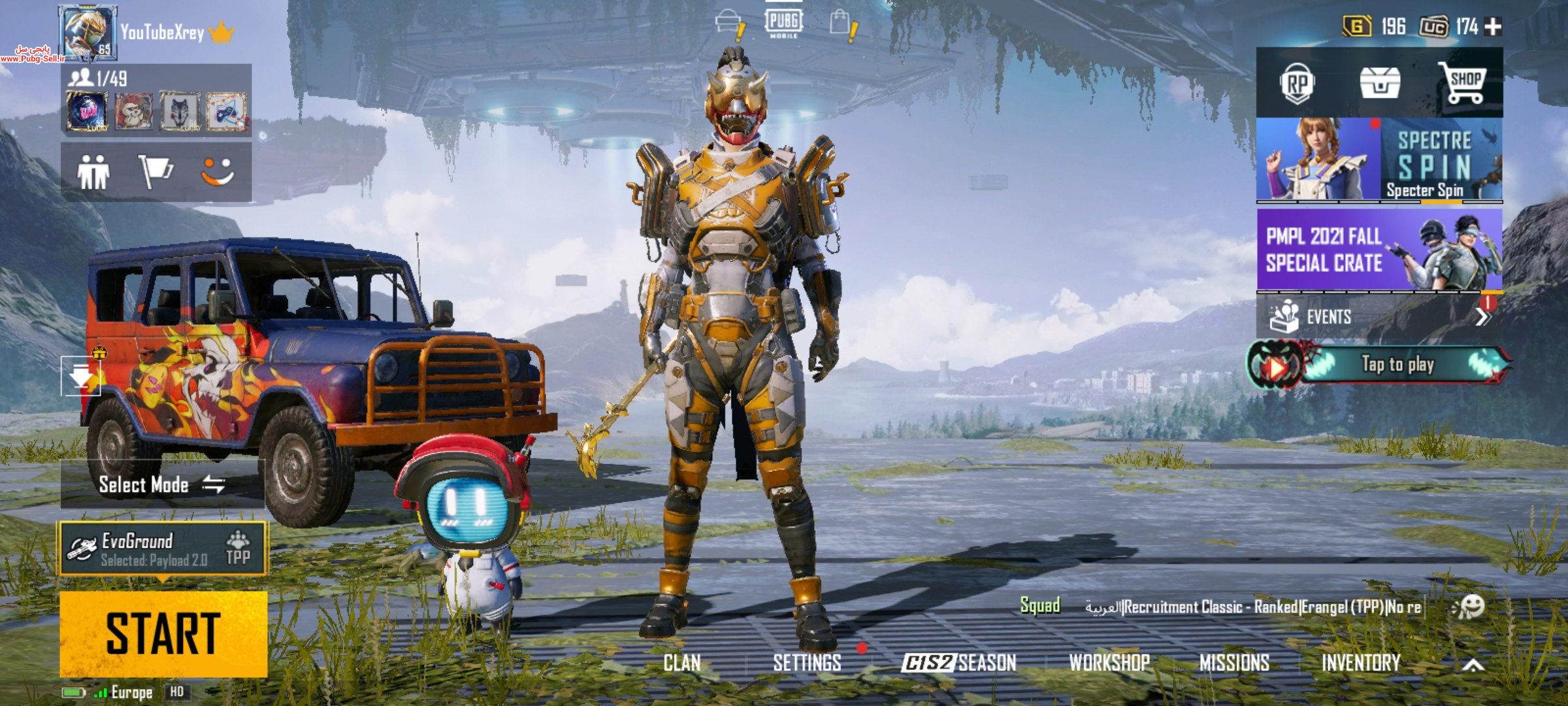The height and width of the screenshot is (706, 1568).
Task: Open the Select Mode switcher
Action: [x=162, y=484]
